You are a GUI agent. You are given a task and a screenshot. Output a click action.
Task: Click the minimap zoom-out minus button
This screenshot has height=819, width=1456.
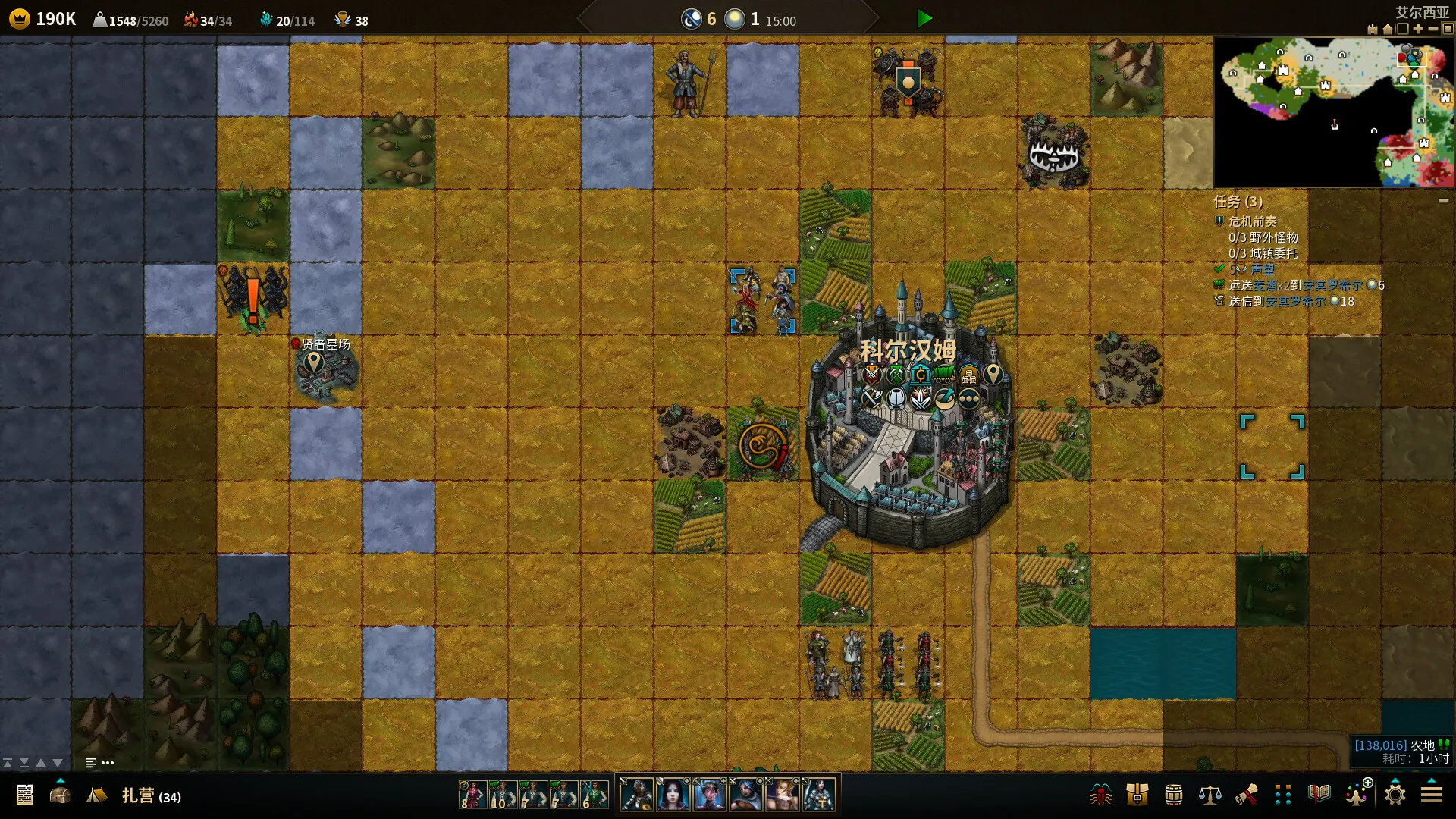1433,29
